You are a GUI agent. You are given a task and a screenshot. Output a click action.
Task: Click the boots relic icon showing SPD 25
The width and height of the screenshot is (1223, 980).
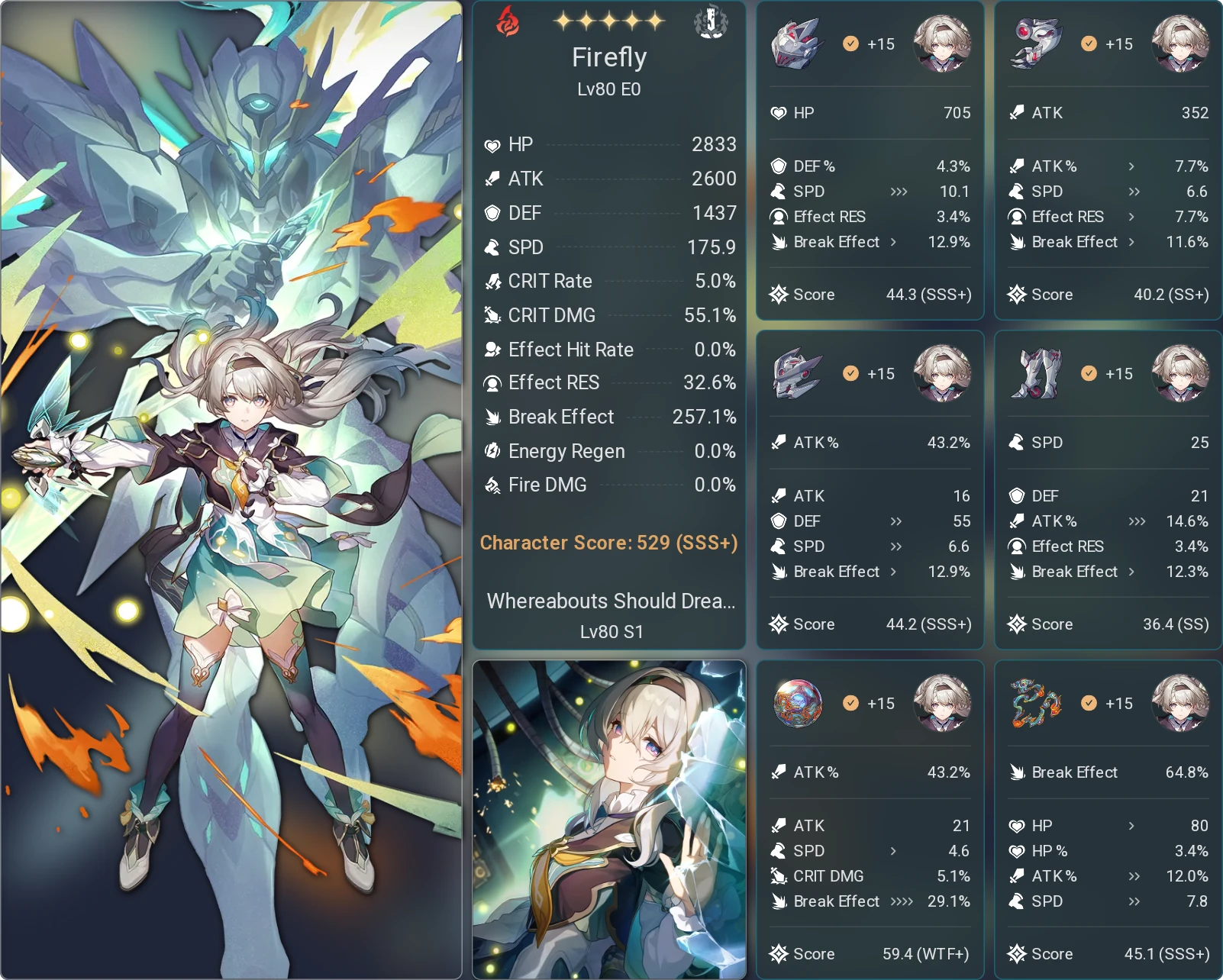pos(1036,373)
